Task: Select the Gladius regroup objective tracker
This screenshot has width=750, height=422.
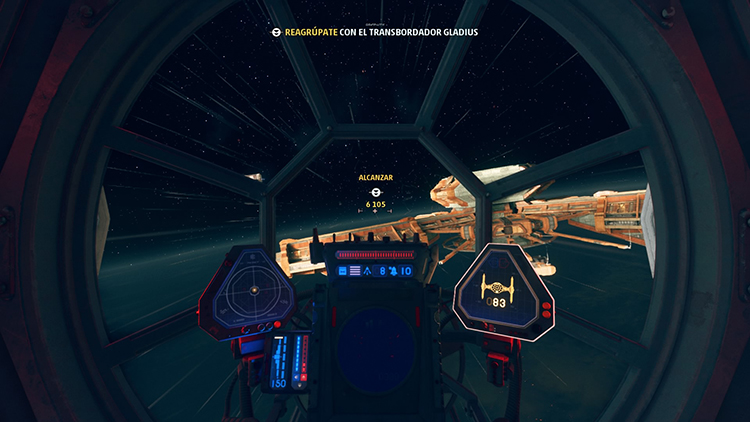Action: pyautogui.click(x=375, y=32)
